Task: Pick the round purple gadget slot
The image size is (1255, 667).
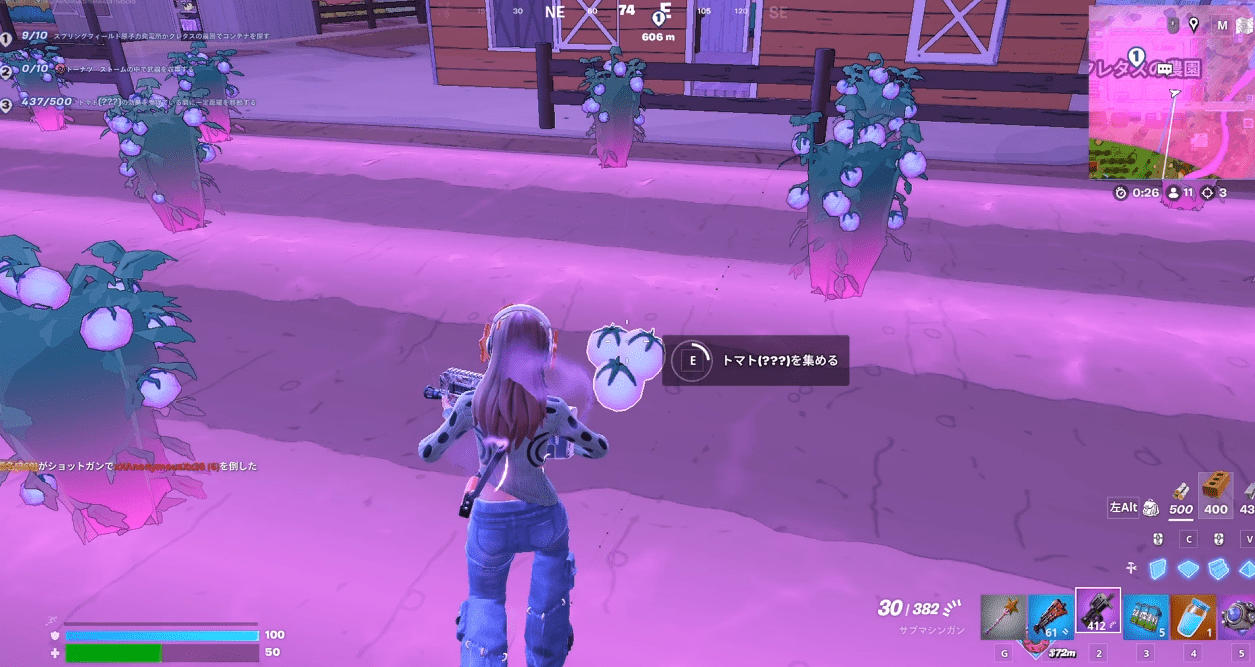Action: [1240, 617]
